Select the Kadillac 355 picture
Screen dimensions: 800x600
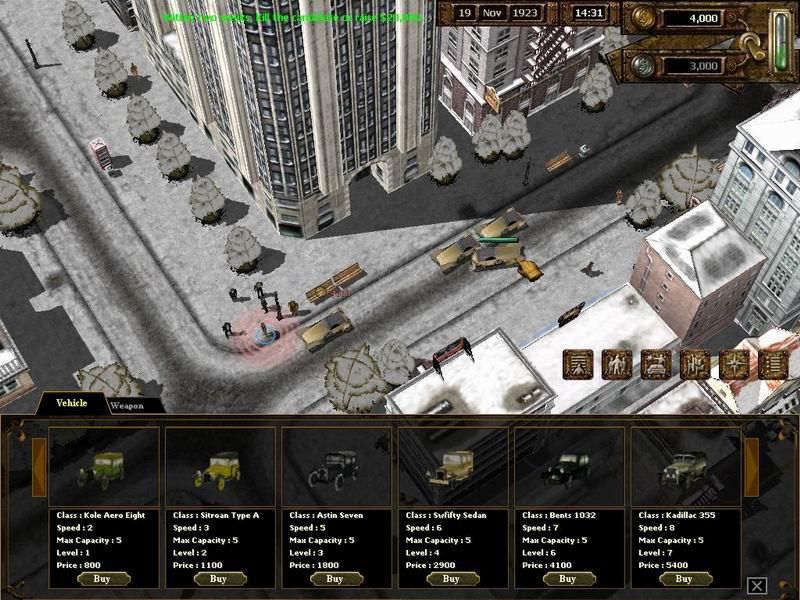pyautogui.click(x=683, y=467)
